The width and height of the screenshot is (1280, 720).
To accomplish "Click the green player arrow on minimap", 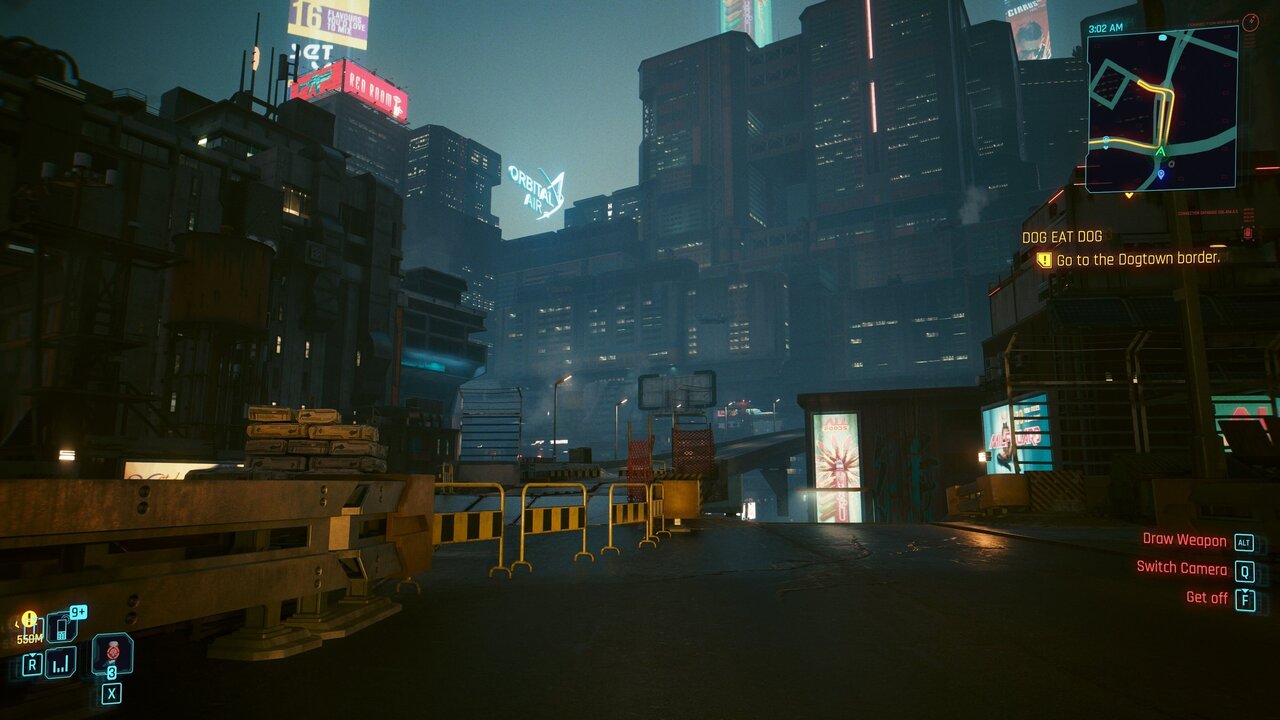I will pos(1160,152).
